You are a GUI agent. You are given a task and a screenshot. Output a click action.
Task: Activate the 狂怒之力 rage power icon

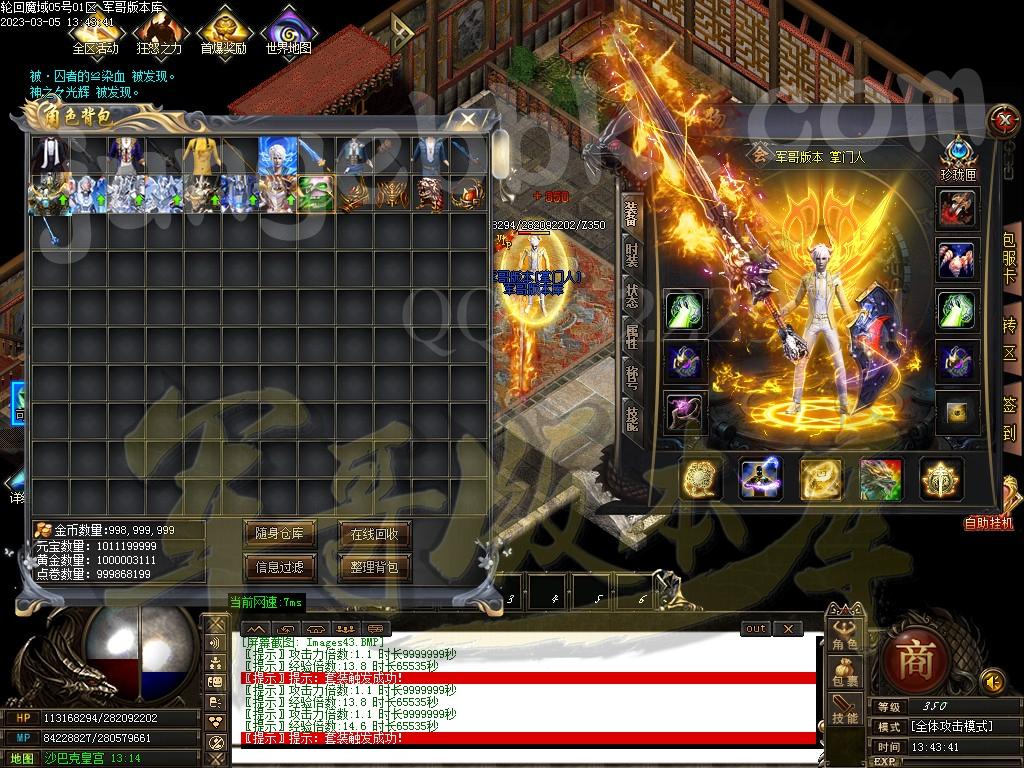tap(159, 31)
